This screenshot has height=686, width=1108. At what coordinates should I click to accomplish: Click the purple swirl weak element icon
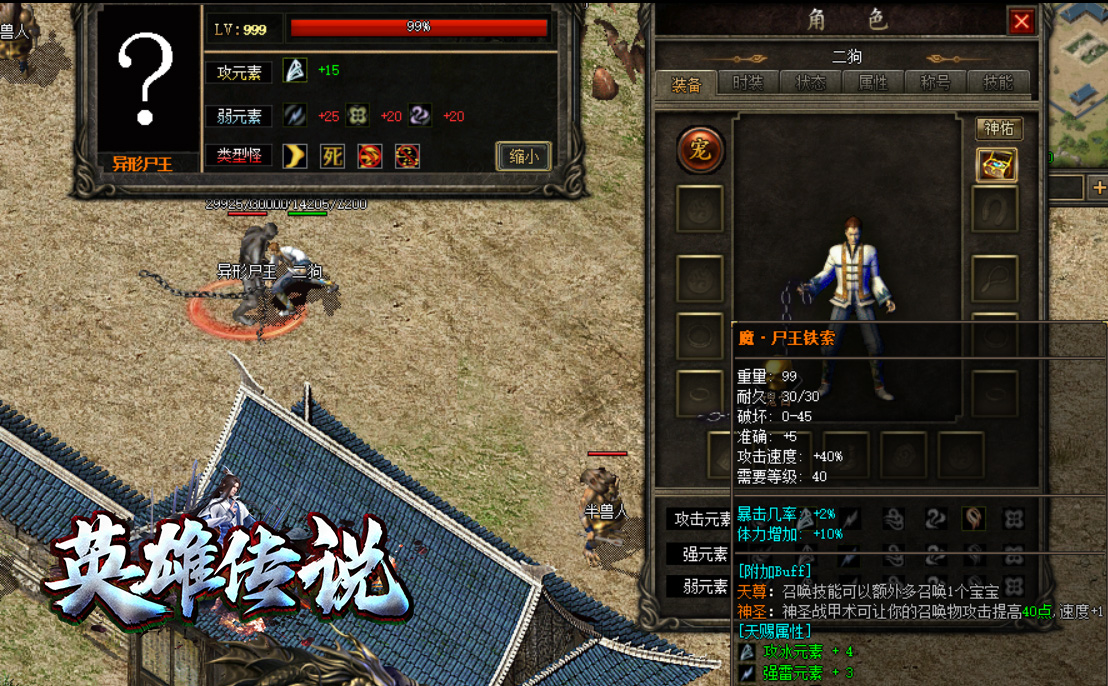pyautogui.click(x=420, y=116)
